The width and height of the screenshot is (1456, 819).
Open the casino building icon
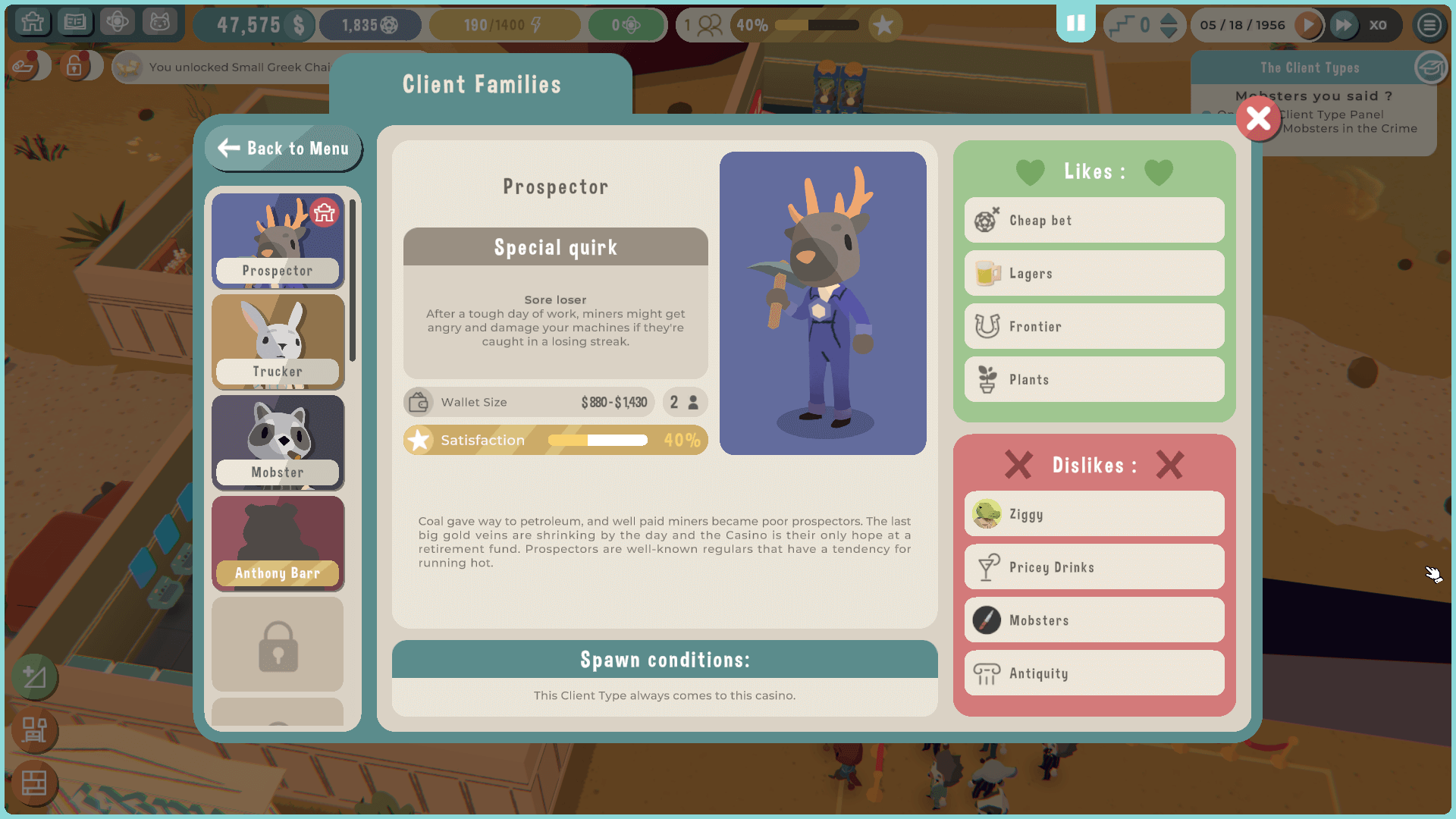33,23
